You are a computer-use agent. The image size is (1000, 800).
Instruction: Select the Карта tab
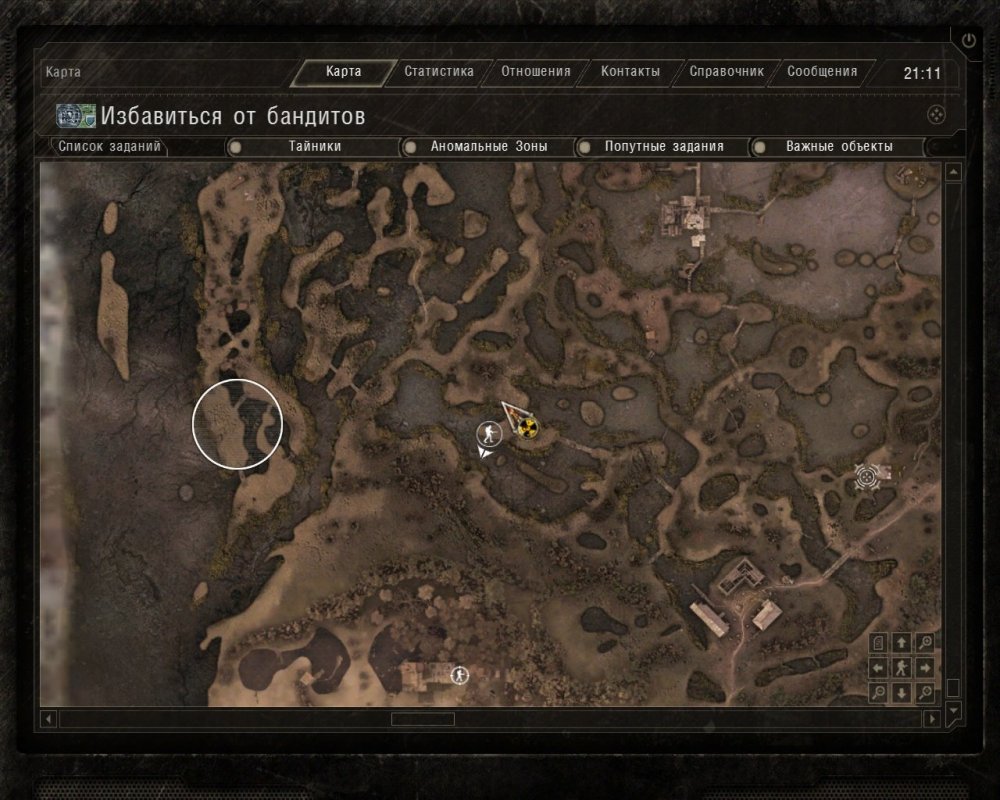point(343,72)
